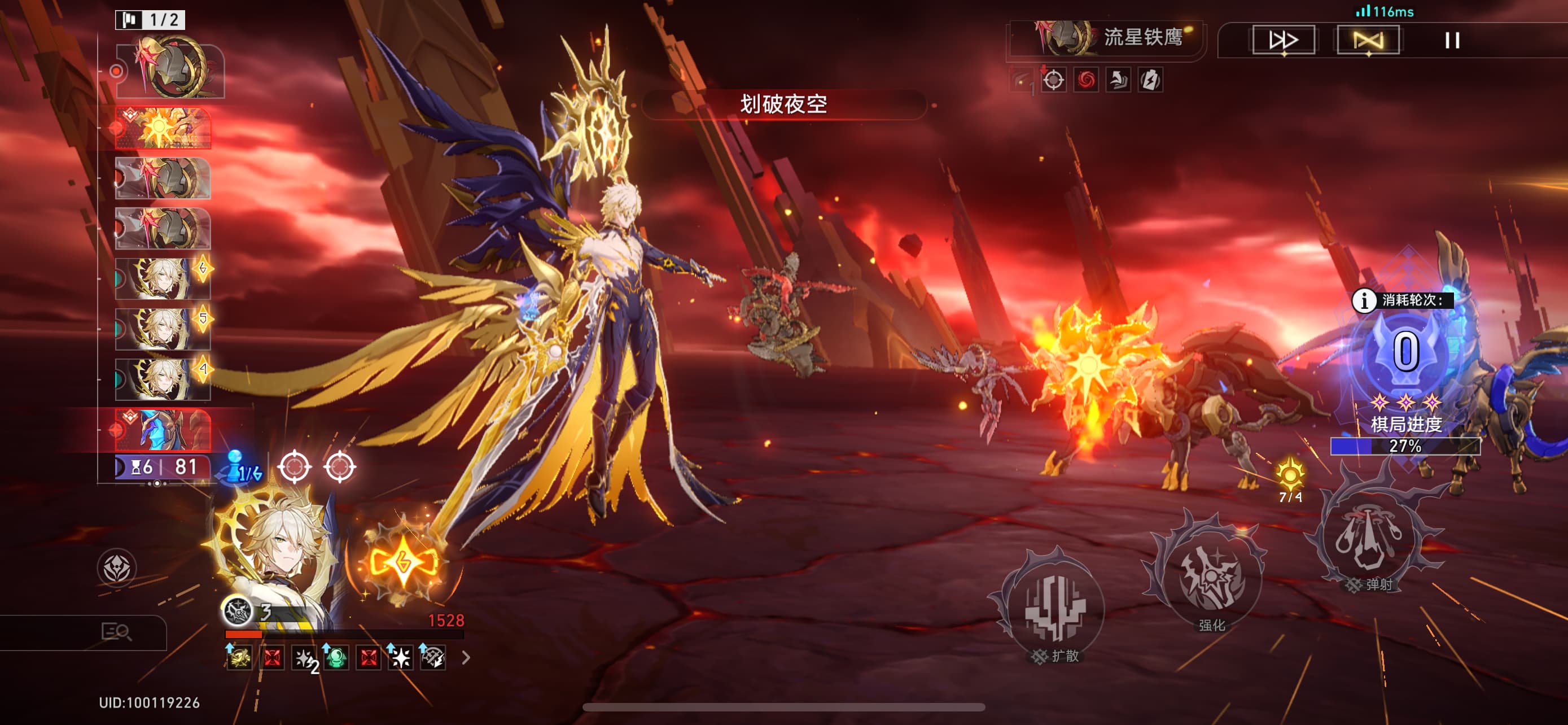This screenshot has height=725, width=1568.
Task: Use the 强化 skill
Action: pyautogui.click(x=1210, y=577)
